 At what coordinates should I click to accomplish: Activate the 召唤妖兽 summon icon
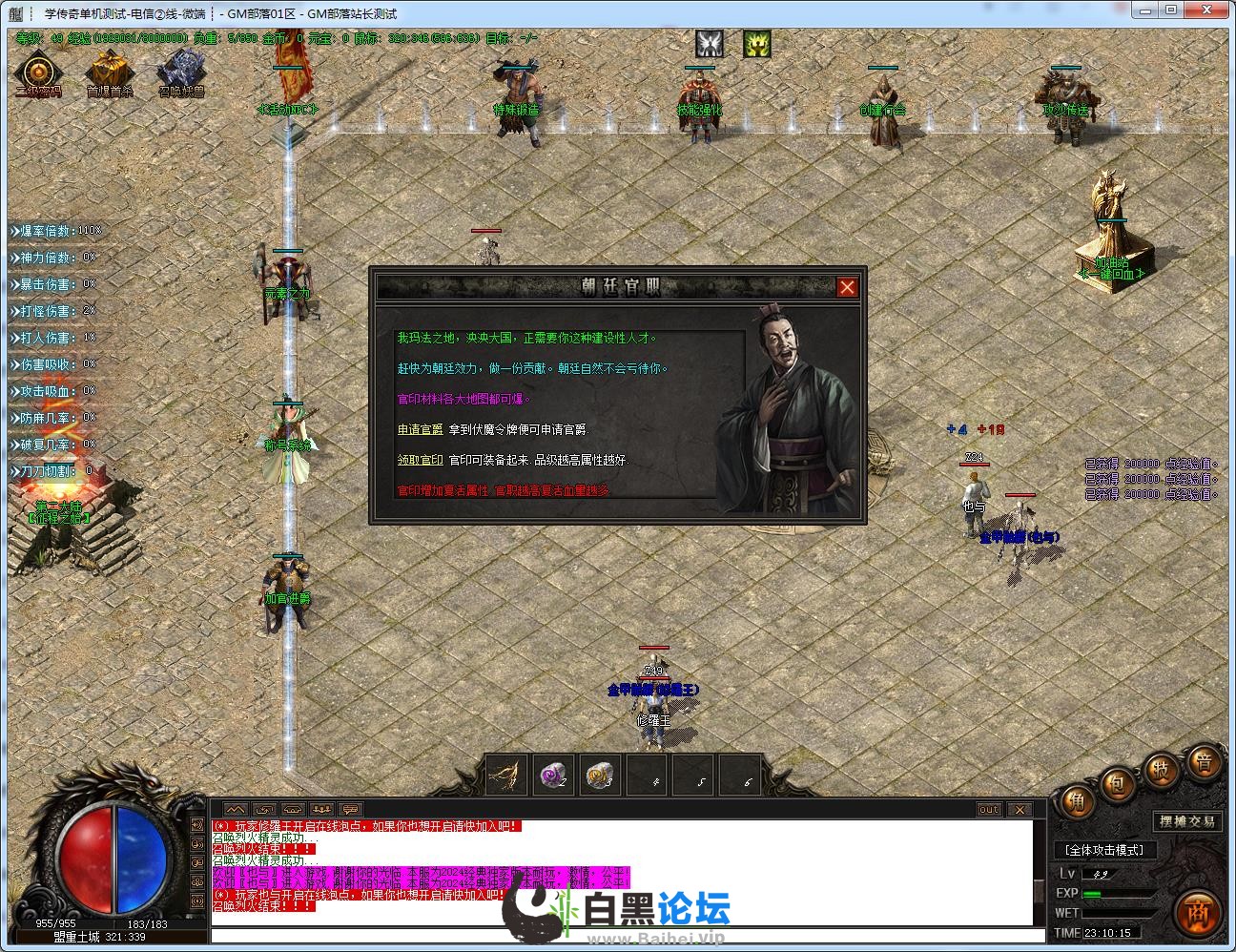point(181,72)
